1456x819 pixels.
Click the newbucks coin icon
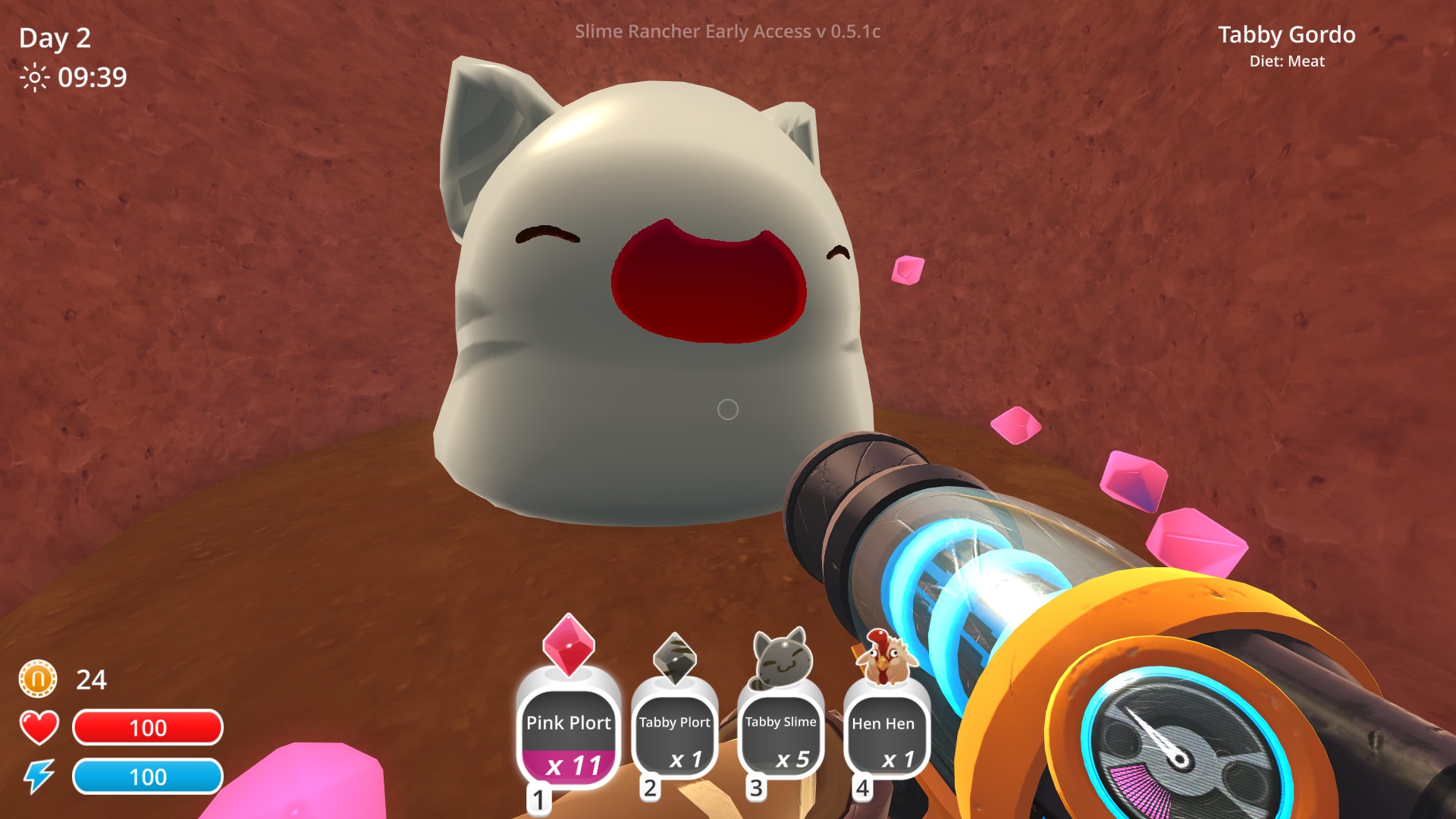point(37,679)
